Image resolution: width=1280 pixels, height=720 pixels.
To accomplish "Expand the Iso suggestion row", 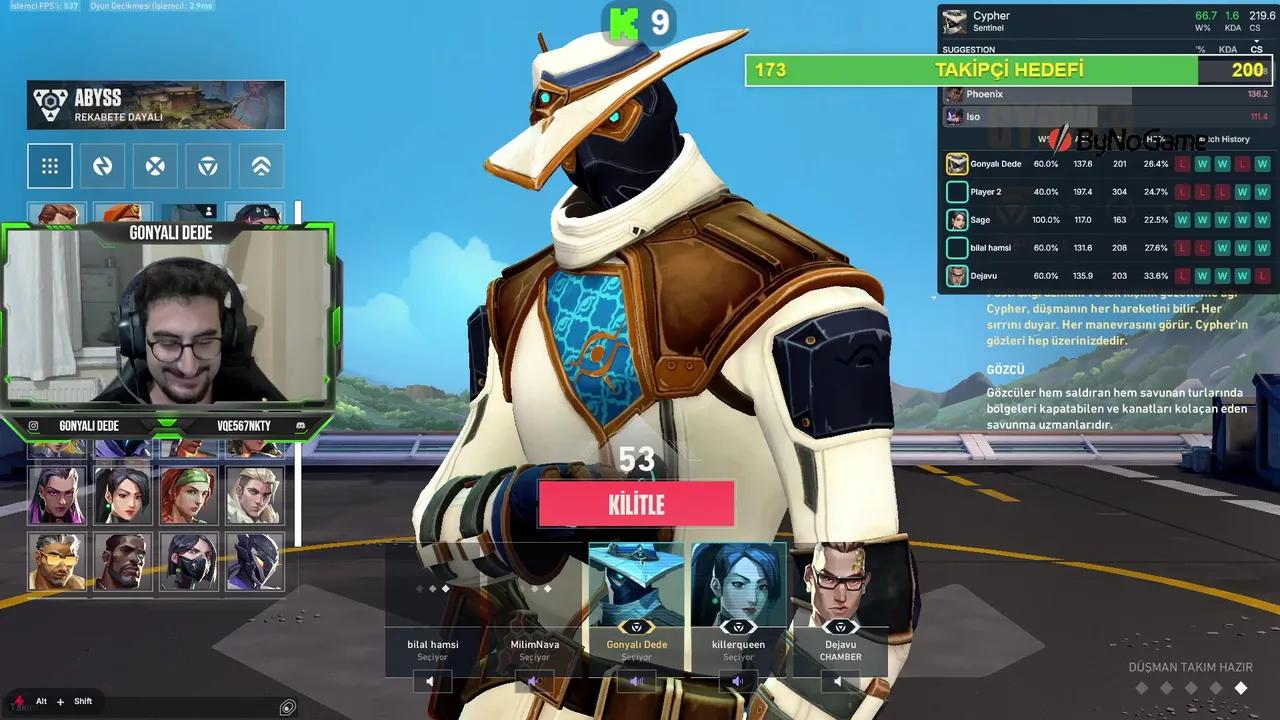I will click(1050, 117).
